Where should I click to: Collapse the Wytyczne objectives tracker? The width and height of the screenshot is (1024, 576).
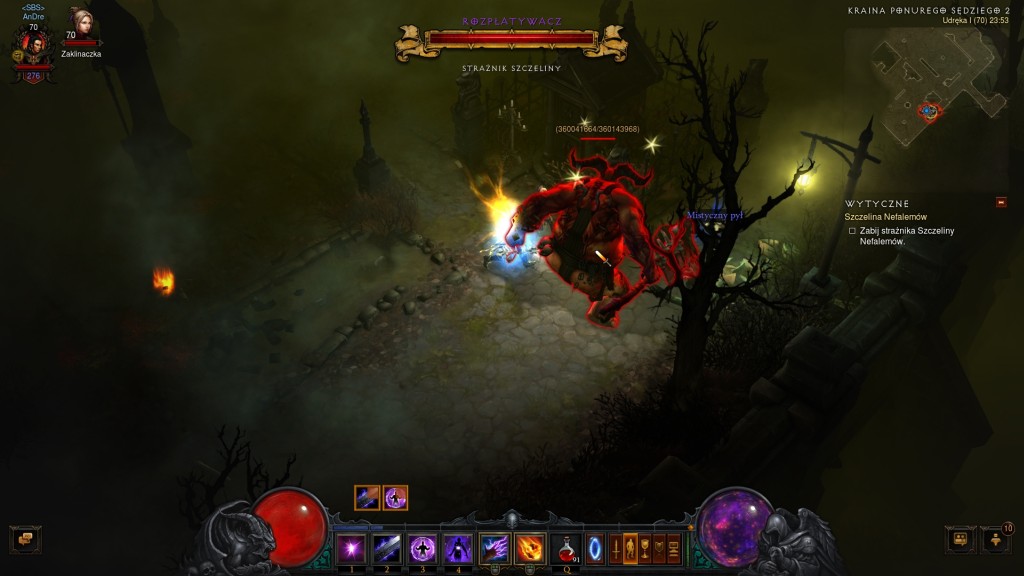click(x=1001, y=203)
